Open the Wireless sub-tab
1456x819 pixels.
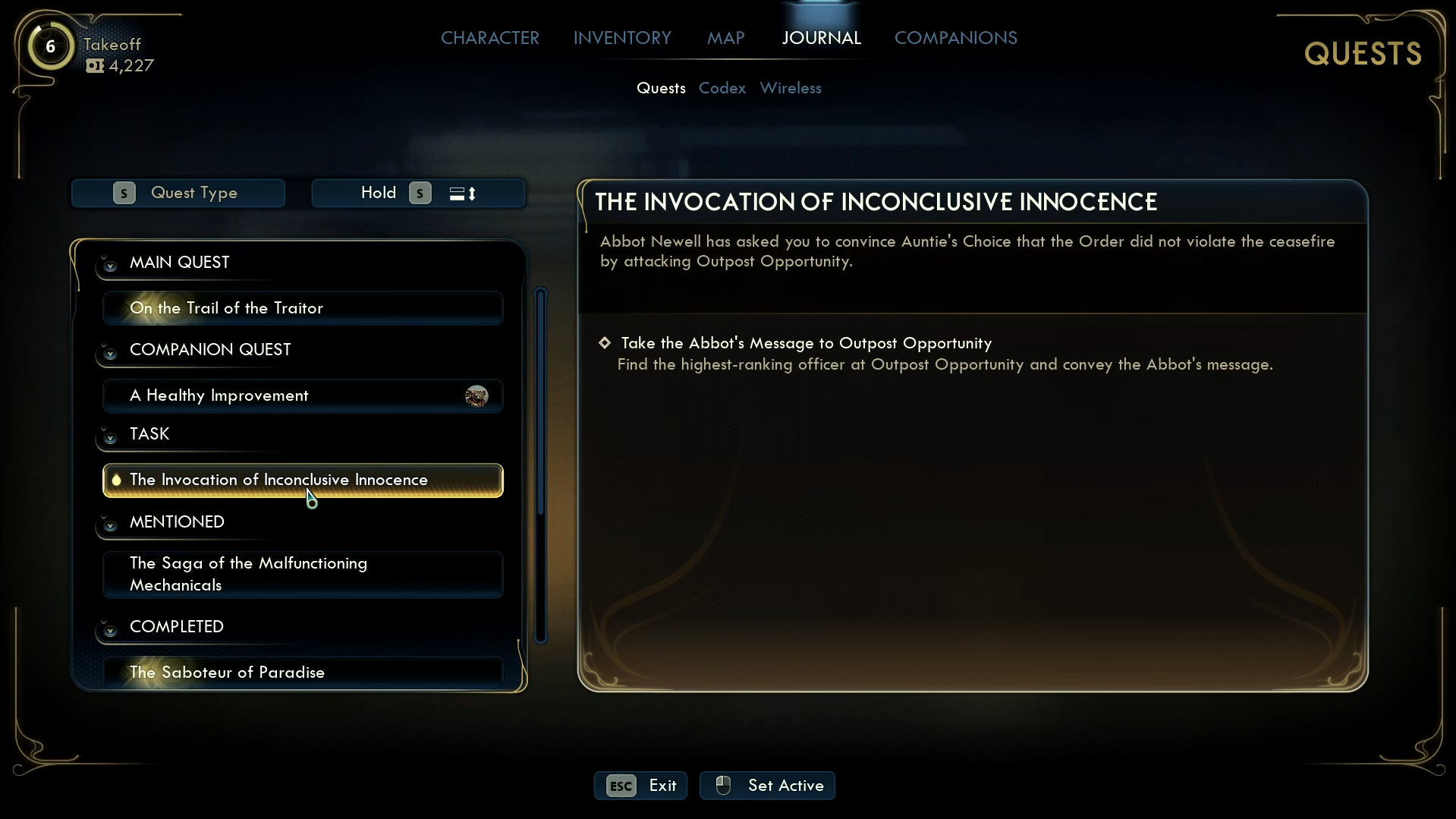tap(790, 88)
